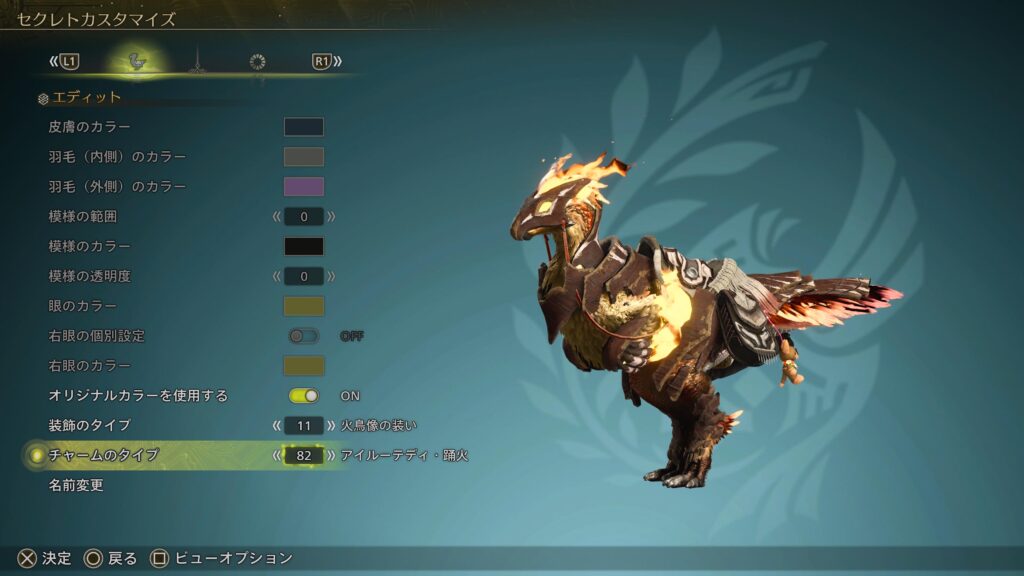Open the 右眼のカラー swatch
1024x576 pixels.
(304, 366)
